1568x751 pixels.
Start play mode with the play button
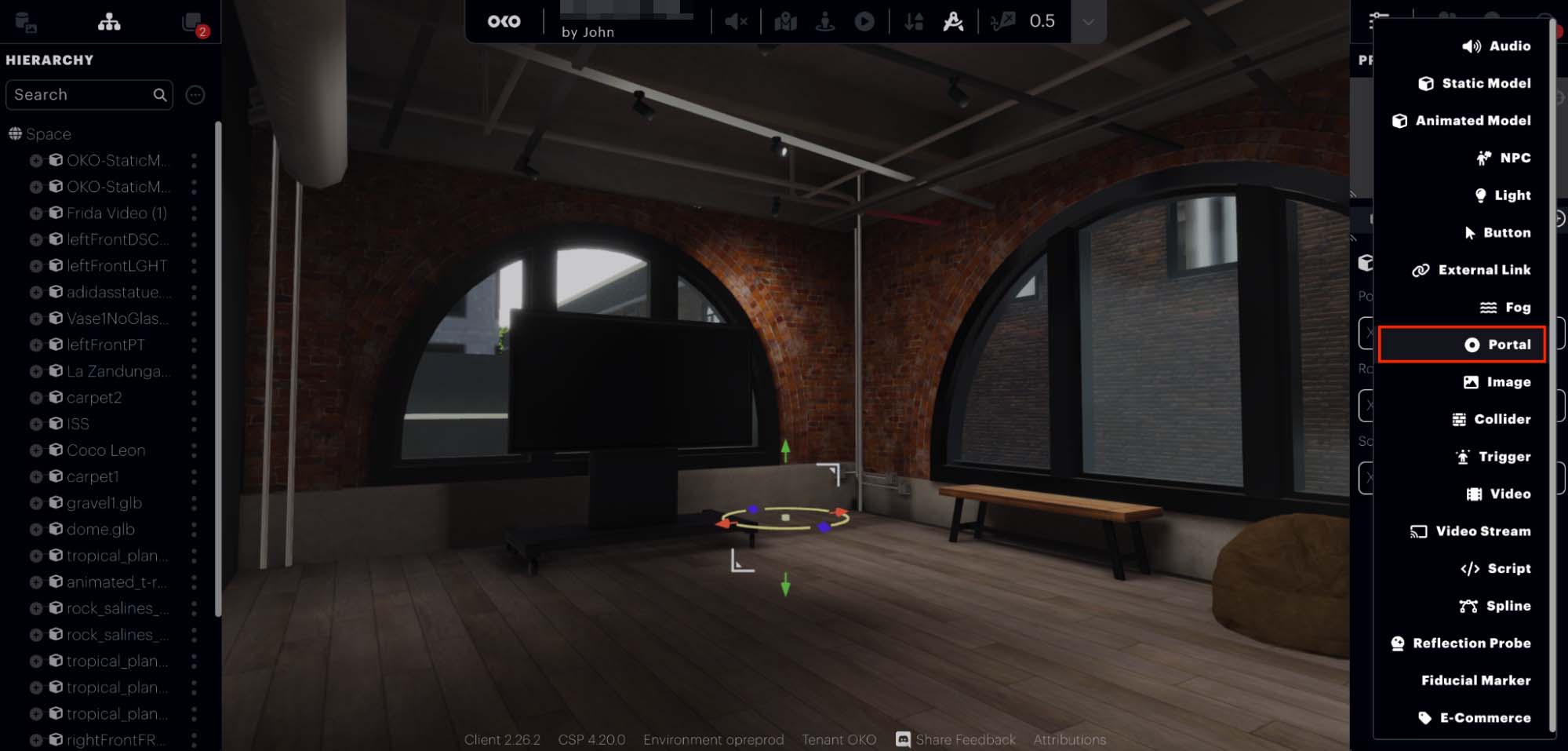coord(864,22)
